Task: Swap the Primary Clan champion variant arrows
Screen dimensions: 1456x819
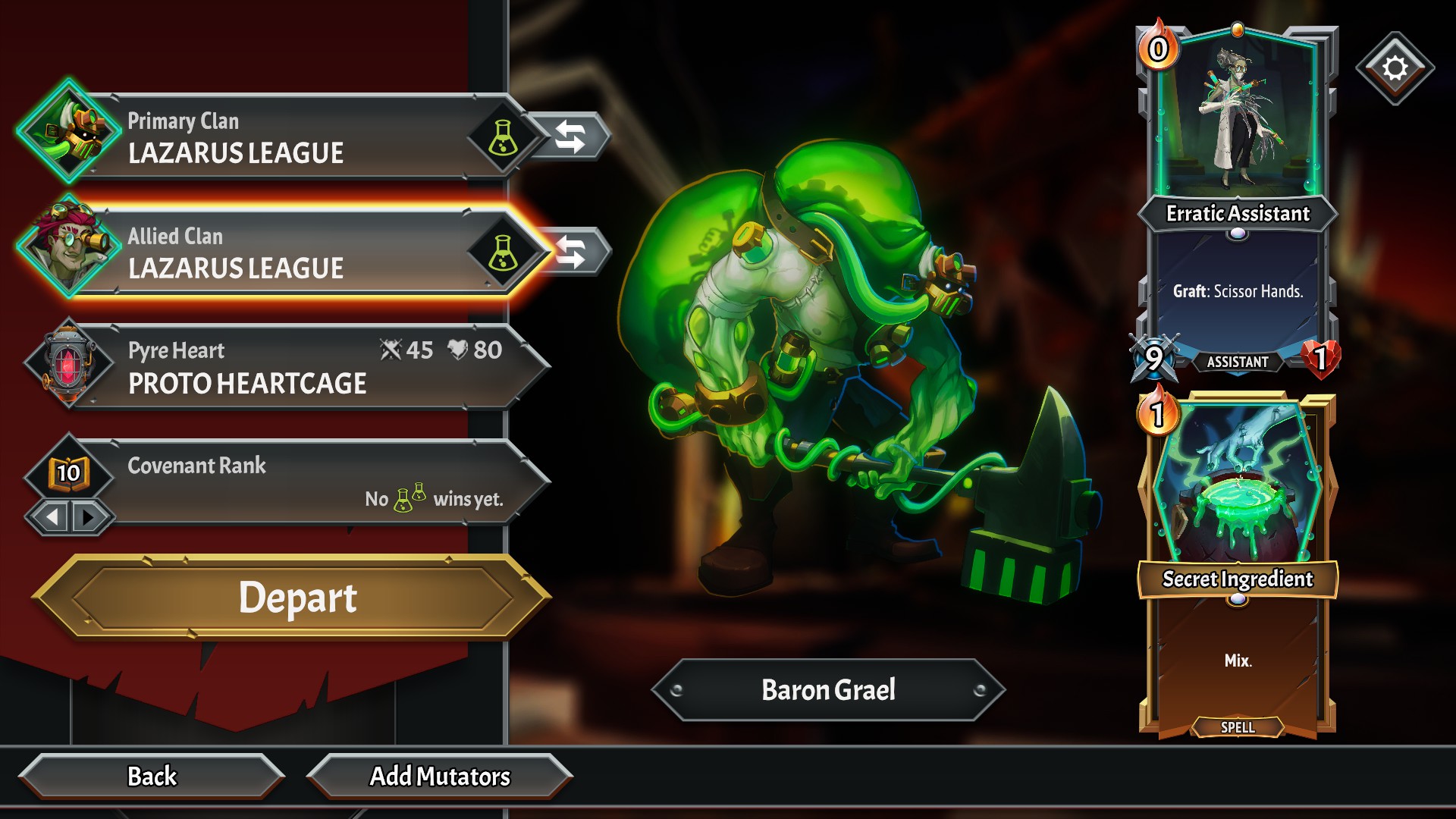Action: click(571, 137)
